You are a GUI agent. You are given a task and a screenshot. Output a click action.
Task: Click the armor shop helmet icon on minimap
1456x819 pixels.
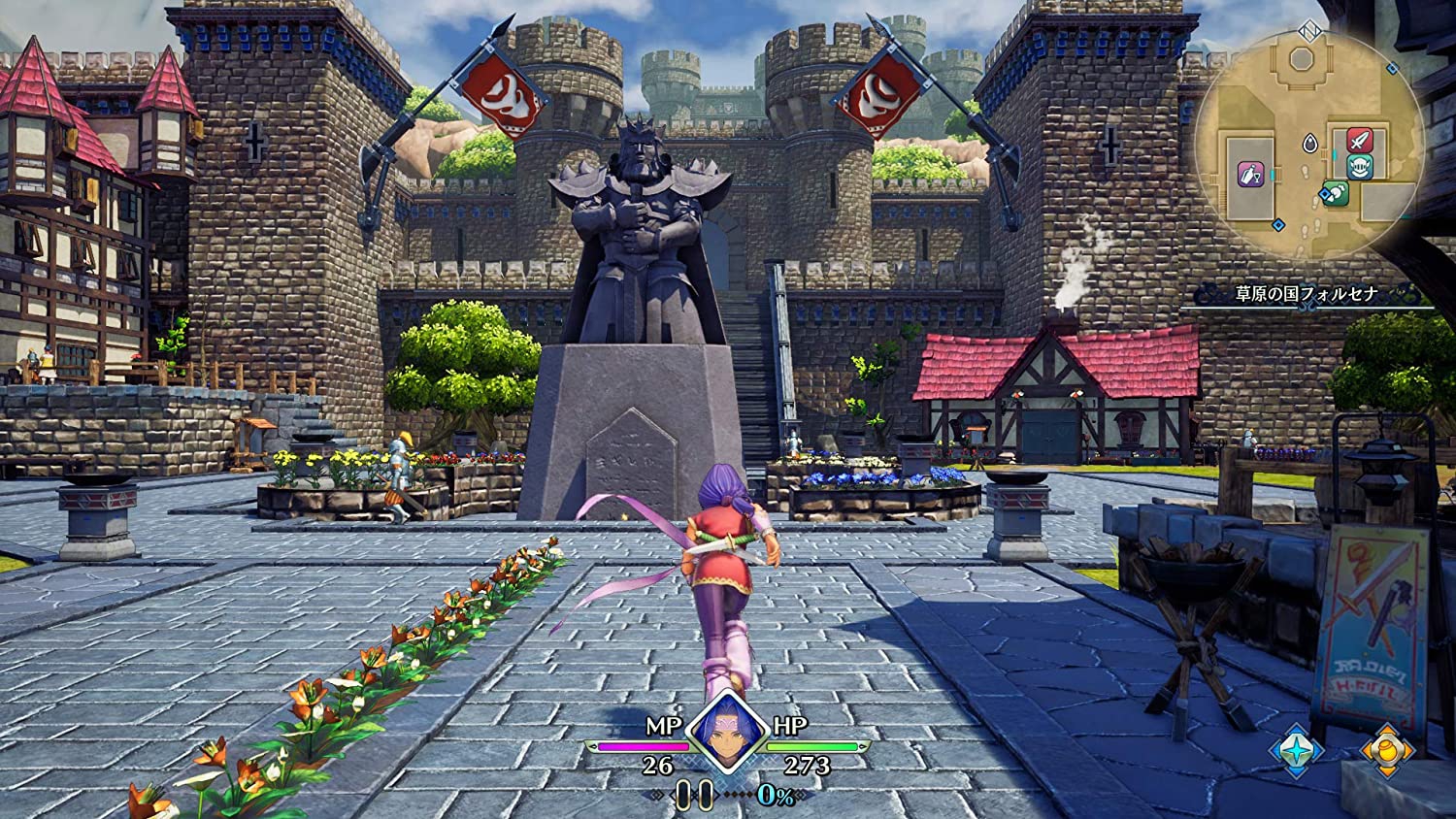click(1360, 166)
